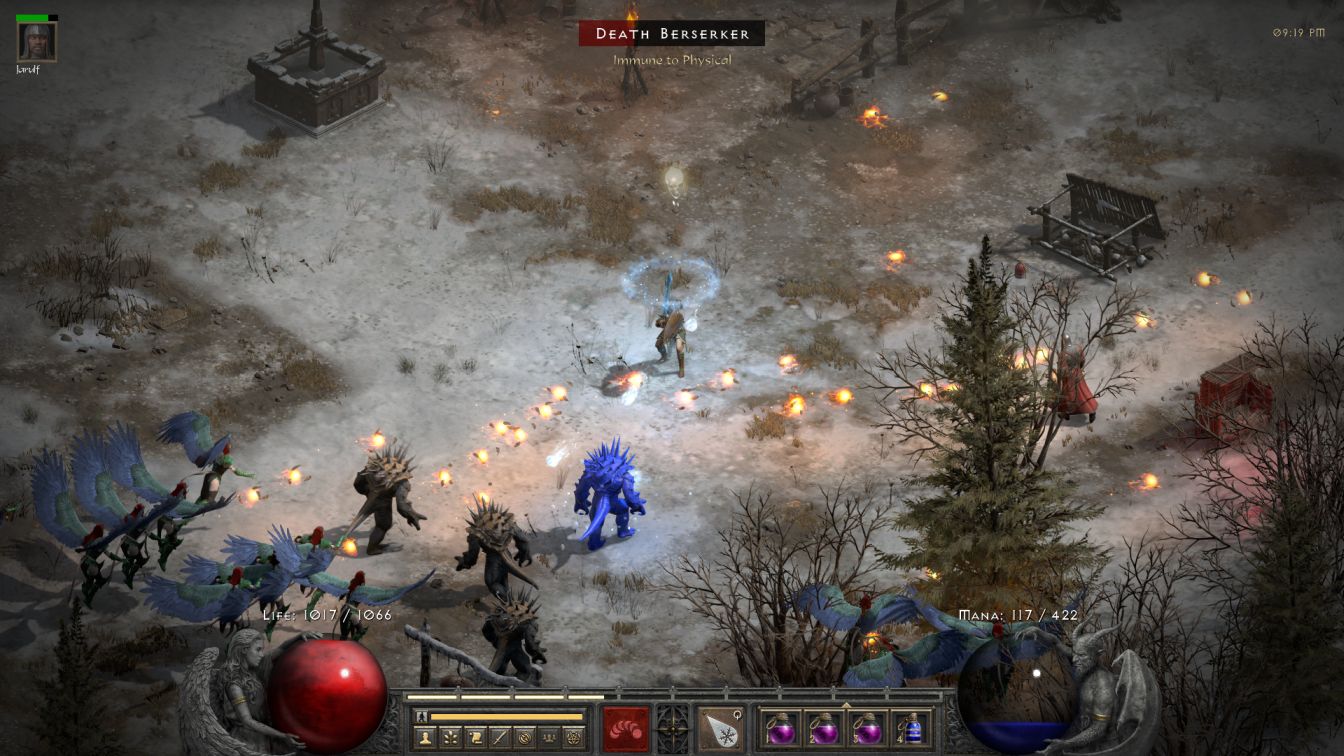This screenshot has height=756, width=1344.
Task: Open the skill tree from mini panel
Action: pyautogui.click(x=452, y=738)
